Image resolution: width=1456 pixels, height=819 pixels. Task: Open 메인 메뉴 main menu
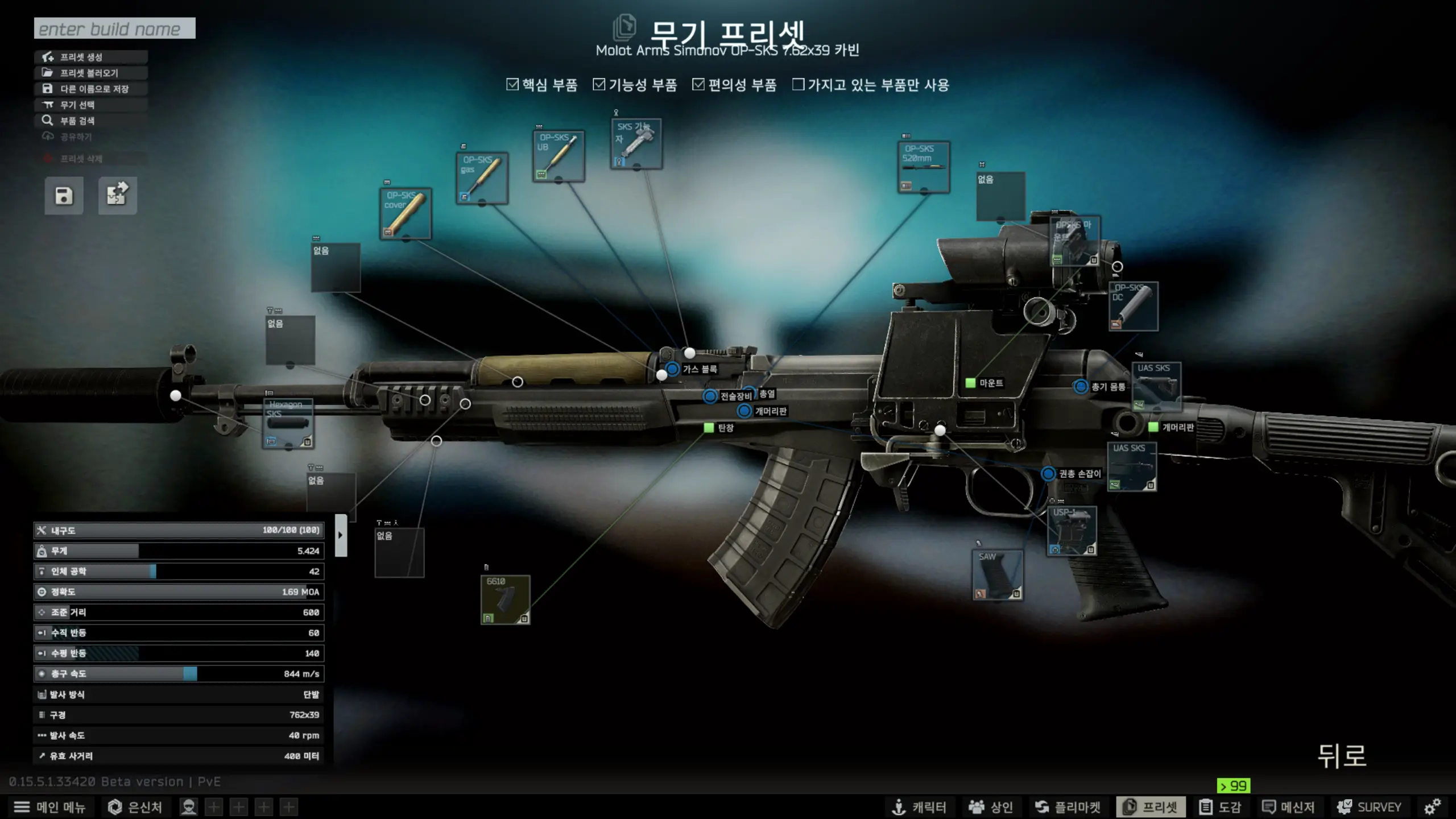click(x=49, y=807)
